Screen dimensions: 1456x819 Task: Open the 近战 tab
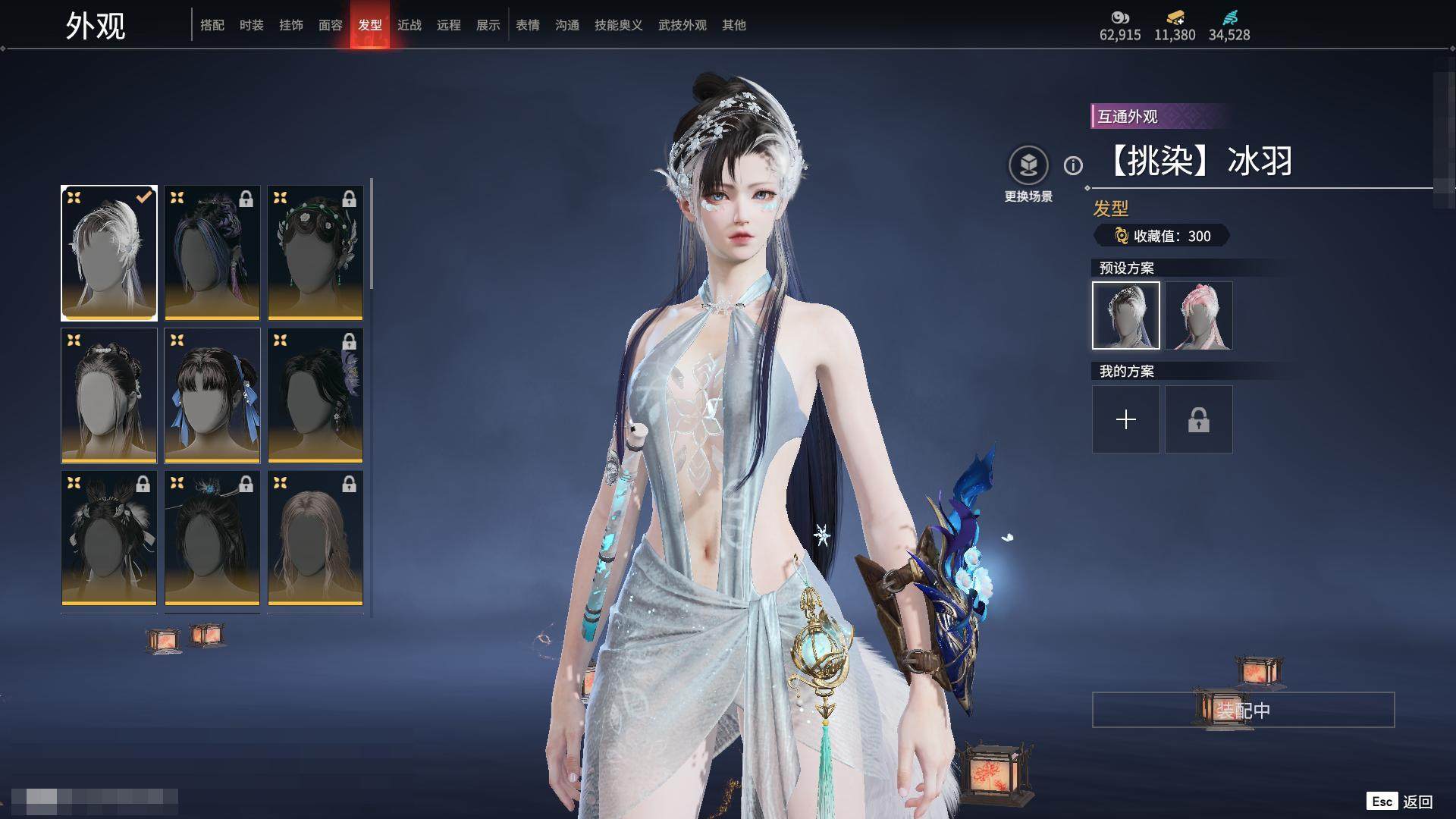click(x=409, y=25)
